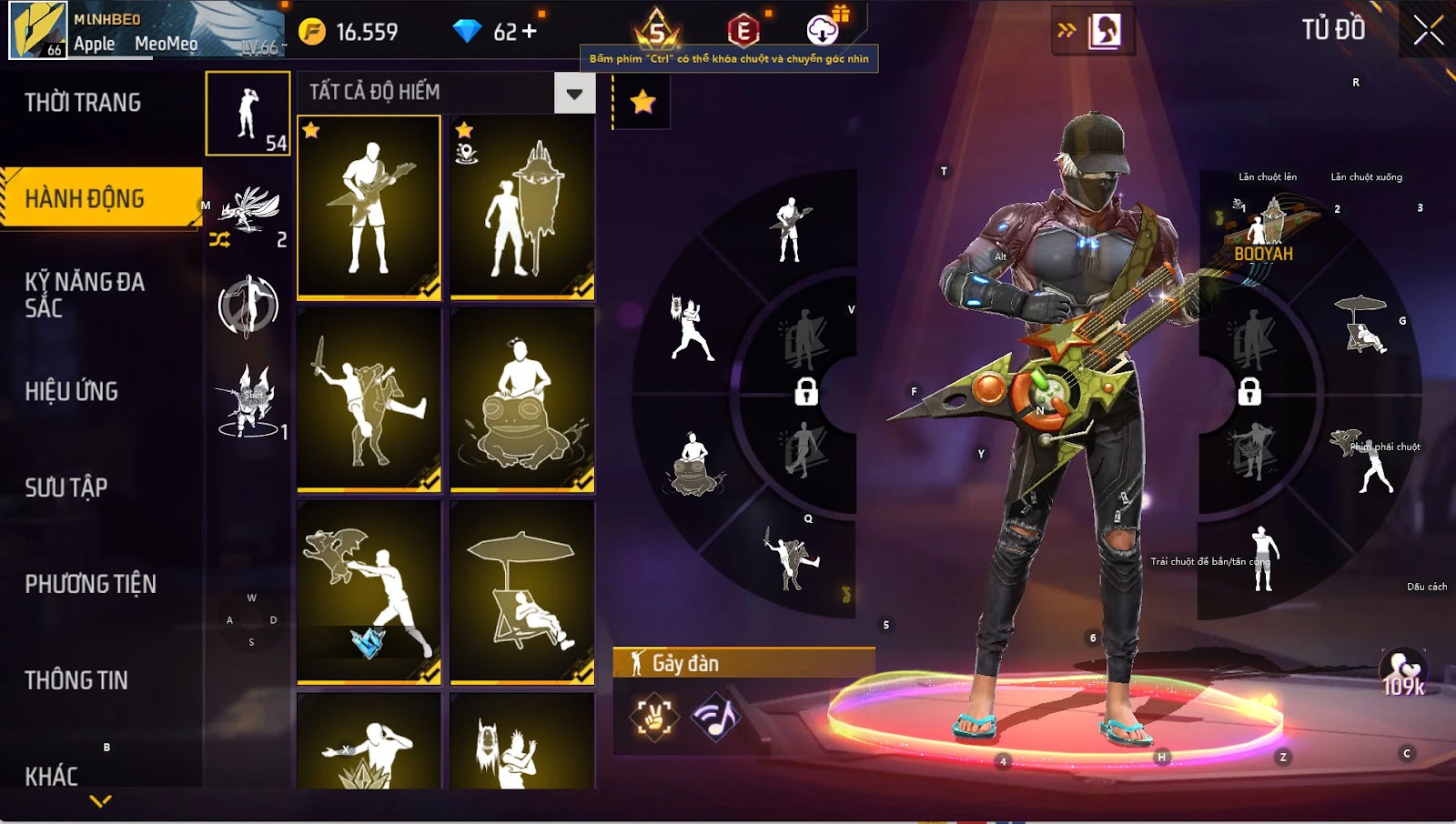The height and width of the screenshot is (824, 1456).
Task: Open the Phương Tiện category
Action: (x=90, y=584)
